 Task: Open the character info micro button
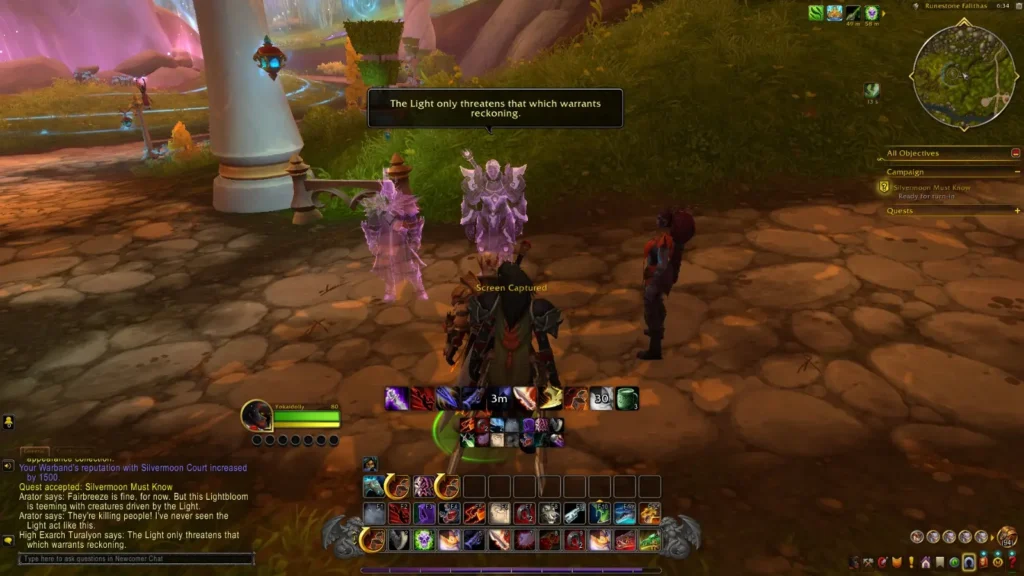(x=854, y=562)
